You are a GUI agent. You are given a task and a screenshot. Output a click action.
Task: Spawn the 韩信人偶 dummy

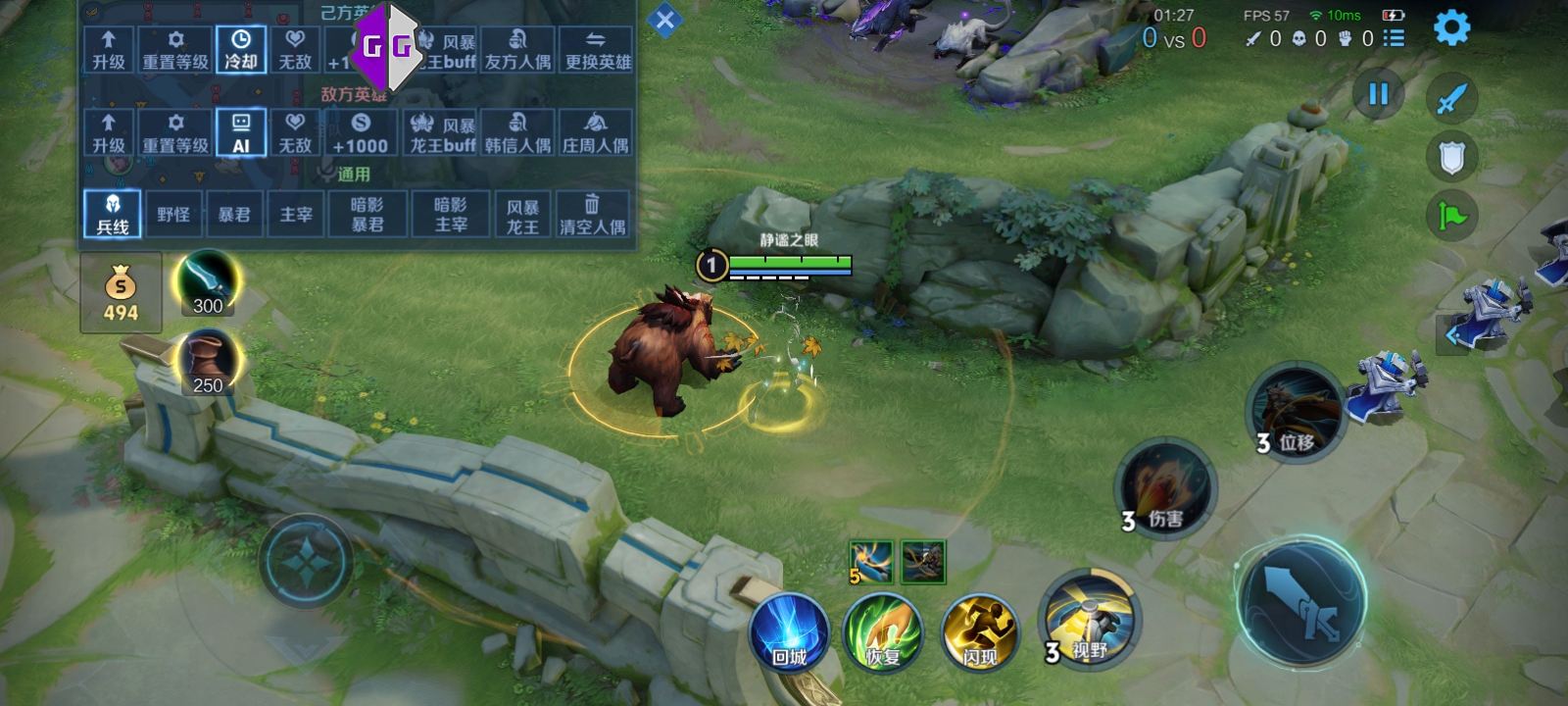click(x=517, y=132)
